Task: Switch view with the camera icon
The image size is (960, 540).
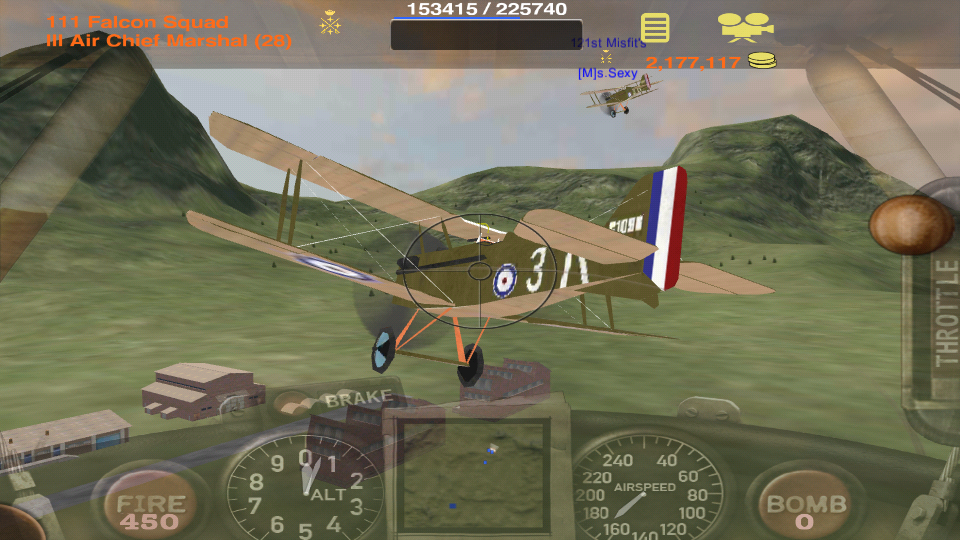Action: click(745, 26)
